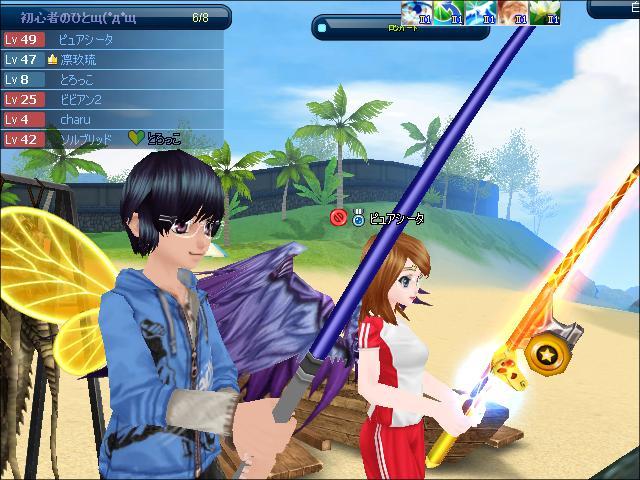640x480 pixels.
Task: Choose the crowned party leader 凛玖琉 row
Action: pos(110,60)
